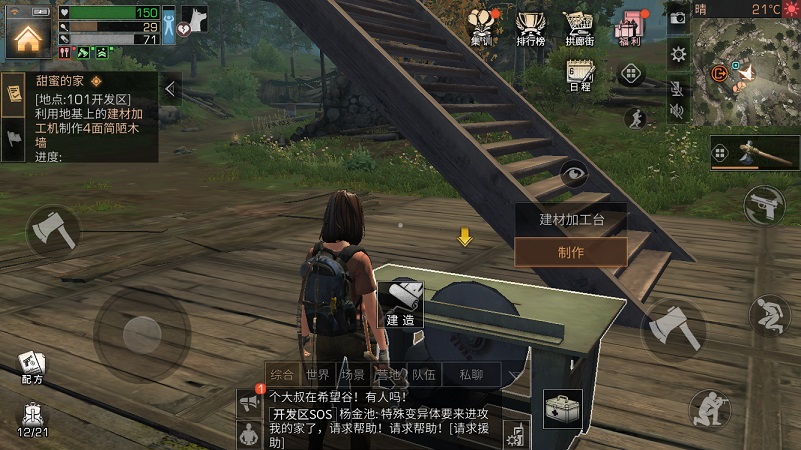This screenshot has height=450, width=801.
Task: Open the home icon in top-left corner
Action: coord(27,37)
